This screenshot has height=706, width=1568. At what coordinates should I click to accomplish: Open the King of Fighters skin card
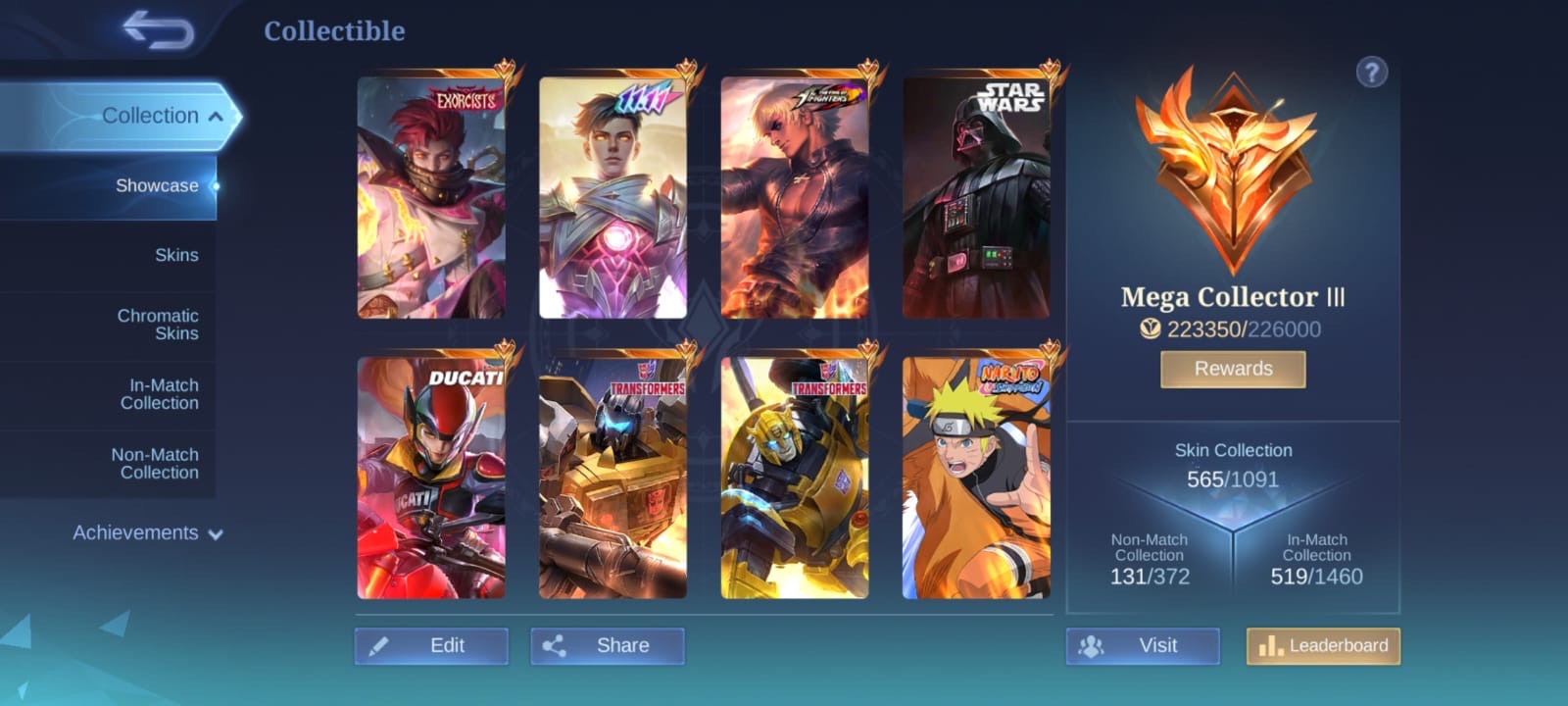(x=794, y=198)
